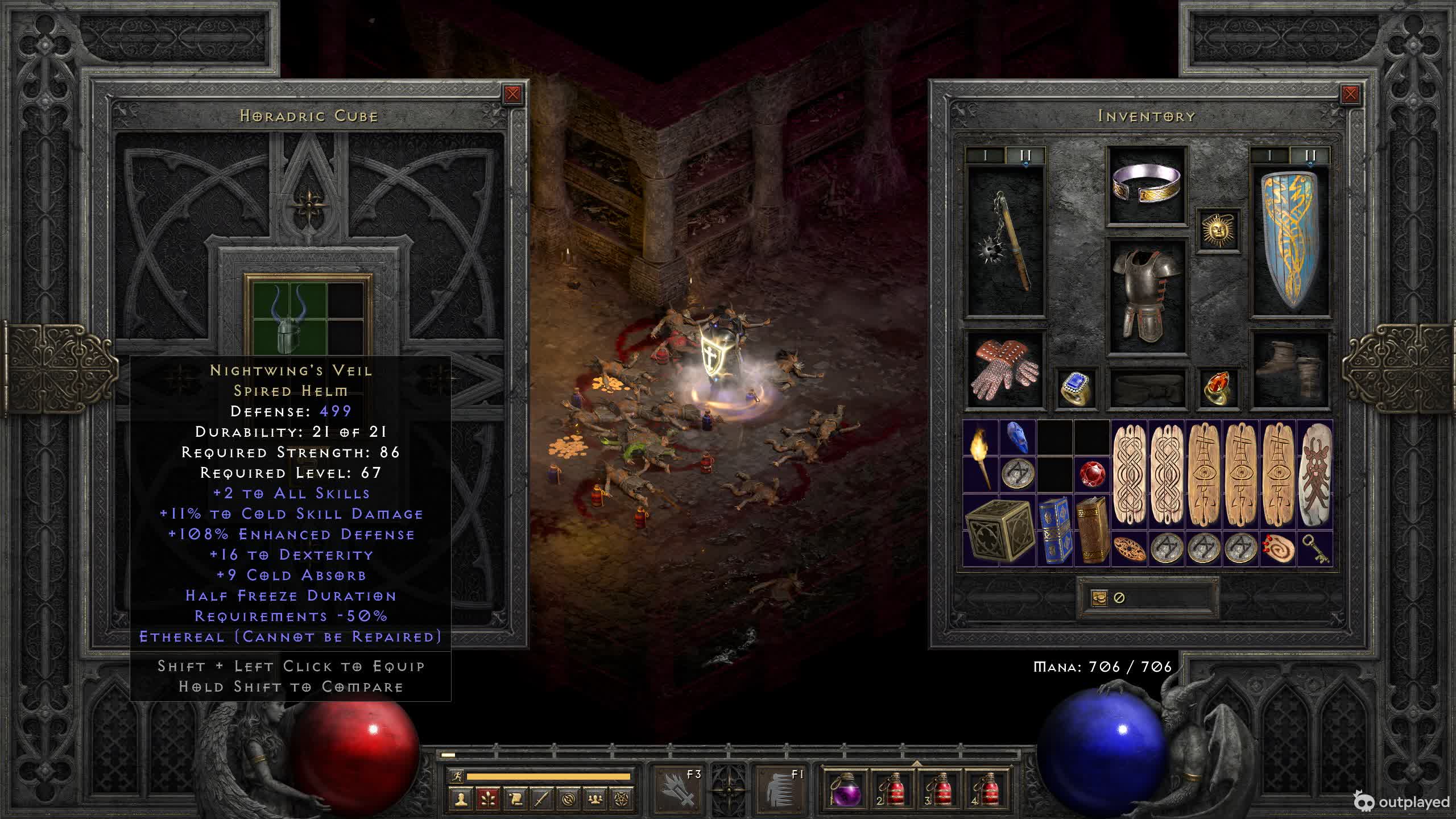Choose the blue sapphire ring slot

[x=1076, y=388]
